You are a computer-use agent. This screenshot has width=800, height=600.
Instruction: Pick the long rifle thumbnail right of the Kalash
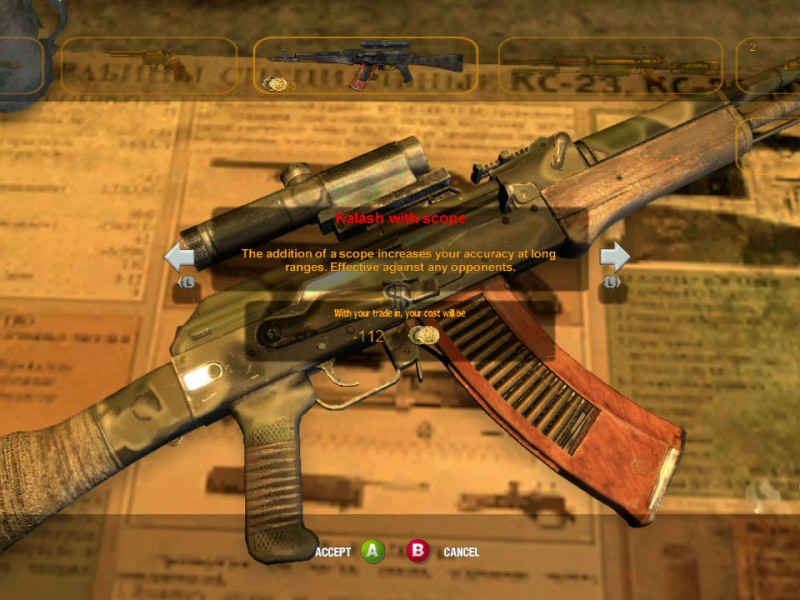(609, 64)
